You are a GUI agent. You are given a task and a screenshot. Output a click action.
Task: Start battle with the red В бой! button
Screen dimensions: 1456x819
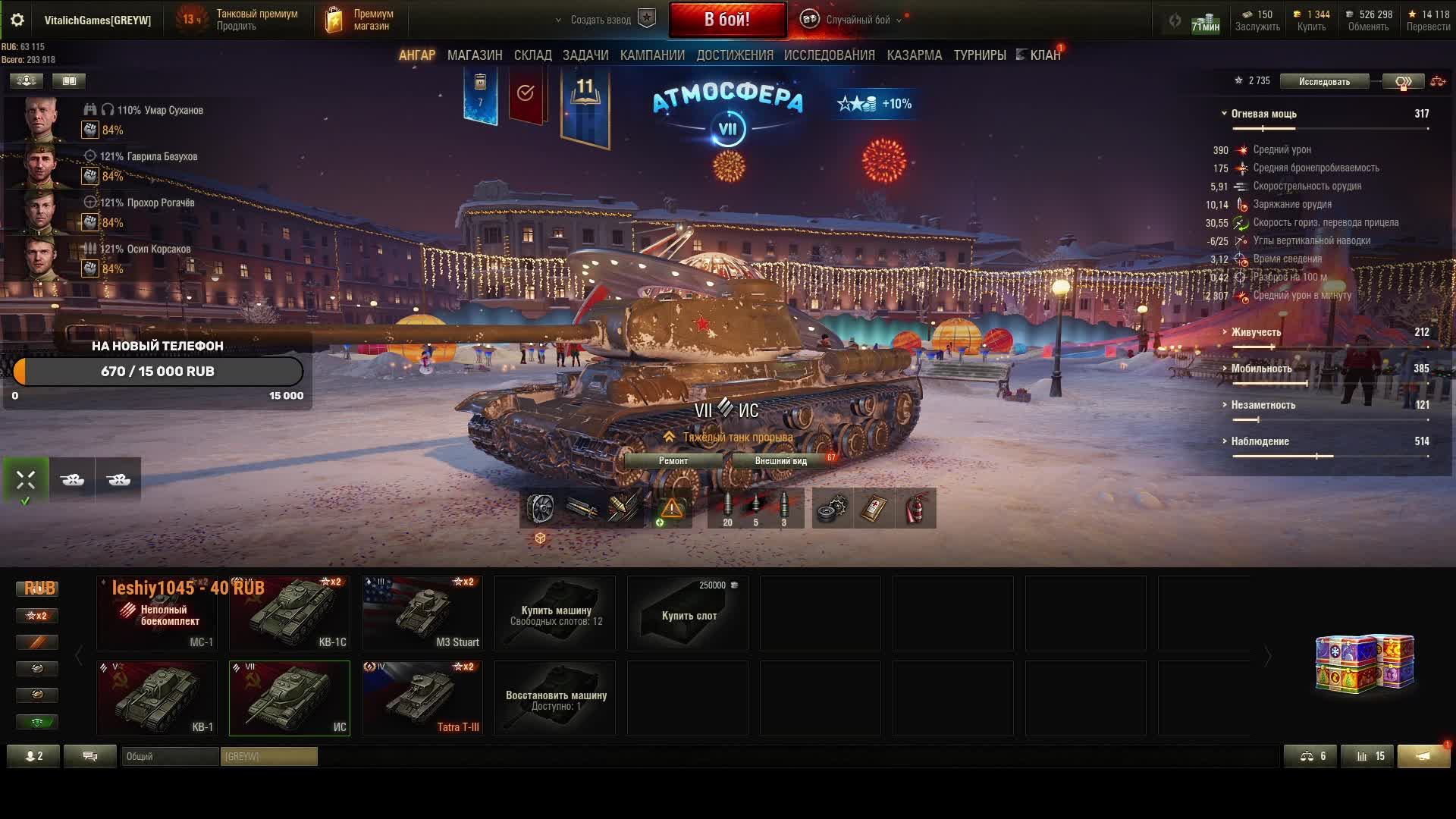pos(726,20)
